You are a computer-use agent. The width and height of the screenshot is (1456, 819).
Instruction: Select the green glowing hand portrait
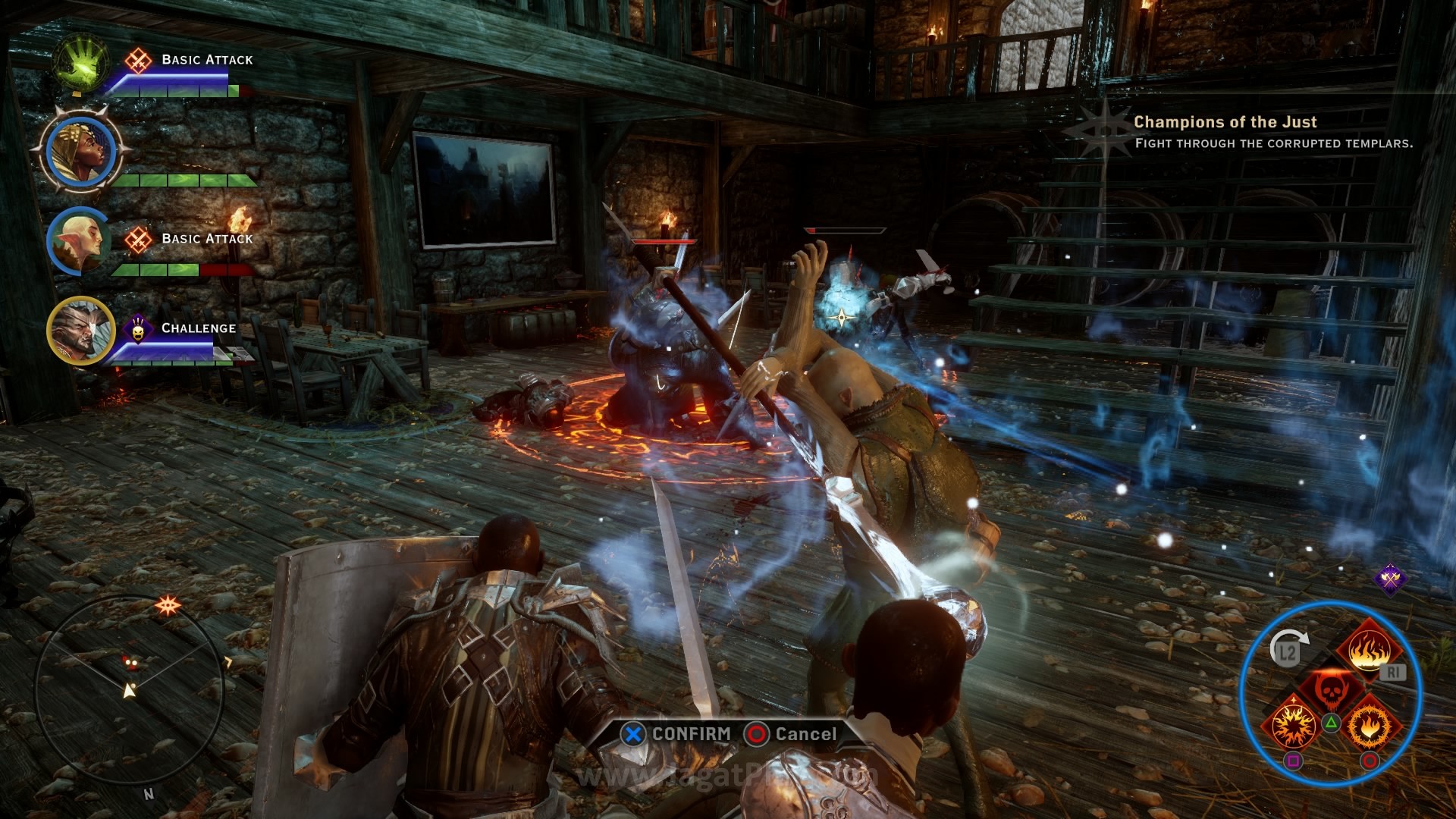tap(80, 62)
